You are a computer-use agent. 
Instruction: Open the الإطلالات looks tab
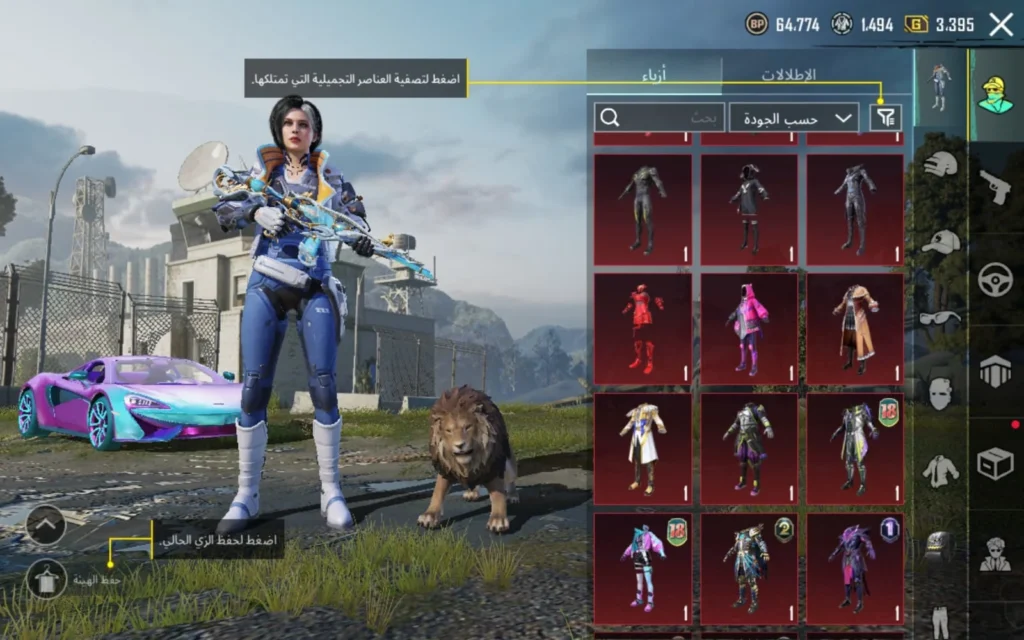[789, 75]
